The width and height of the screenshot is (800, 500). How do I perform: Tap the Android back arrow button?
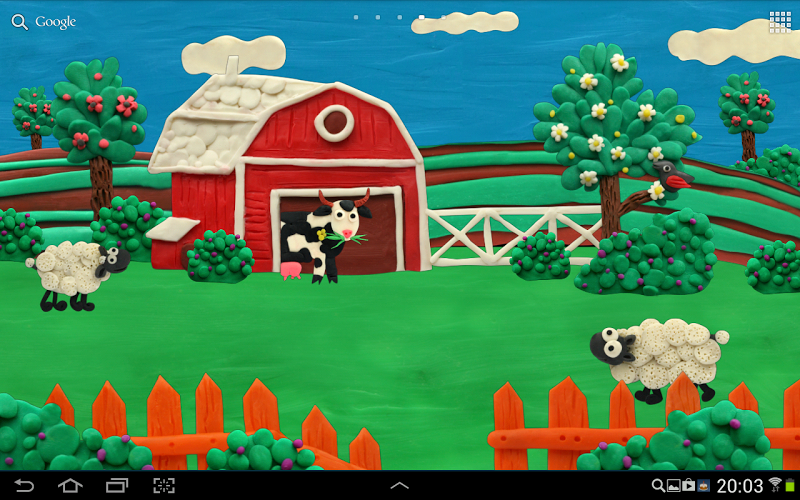click(x=23, y=486)
